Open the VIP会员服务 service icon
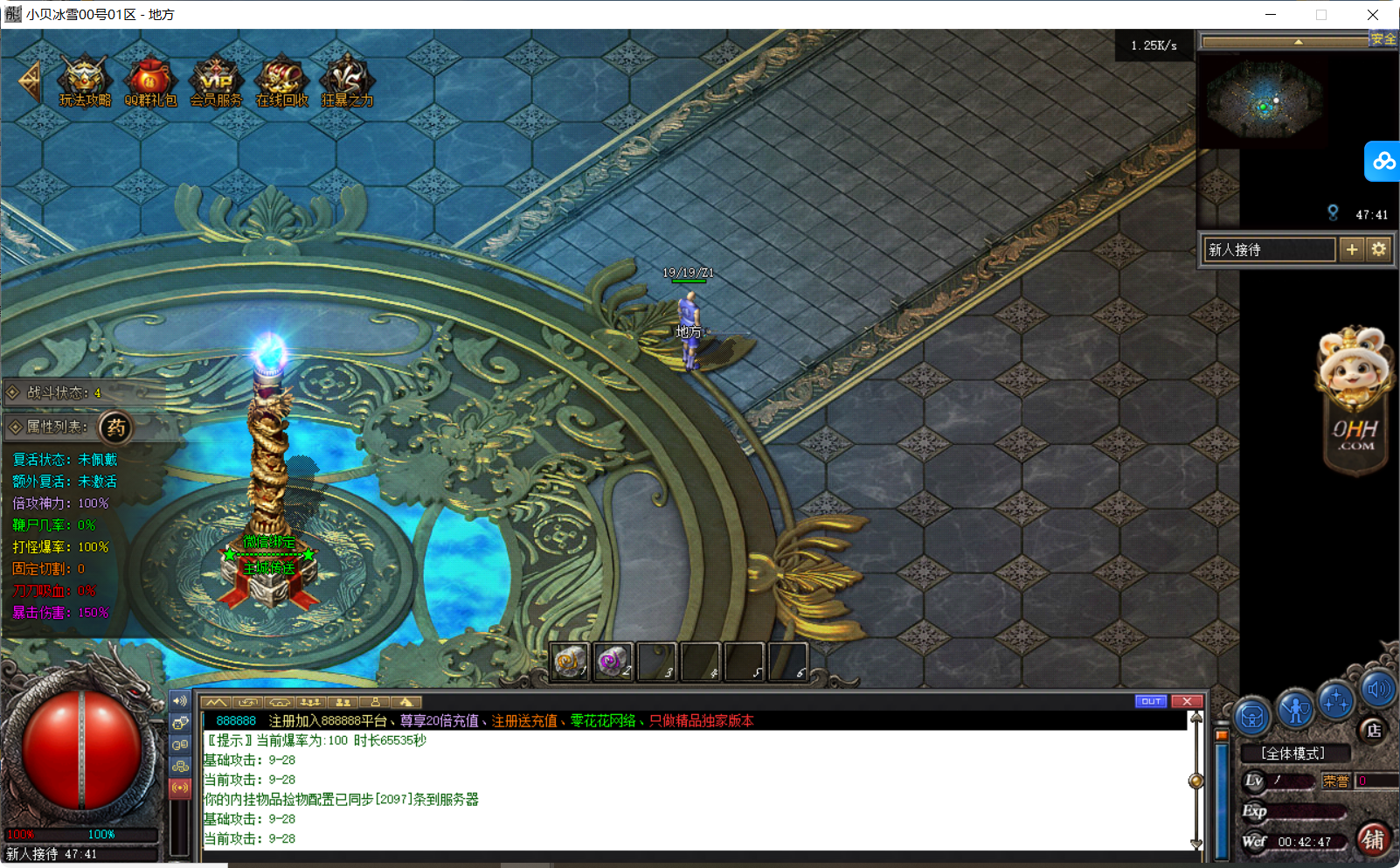The height and width of the screenshot is (868, 1400). tap(216, 79)
